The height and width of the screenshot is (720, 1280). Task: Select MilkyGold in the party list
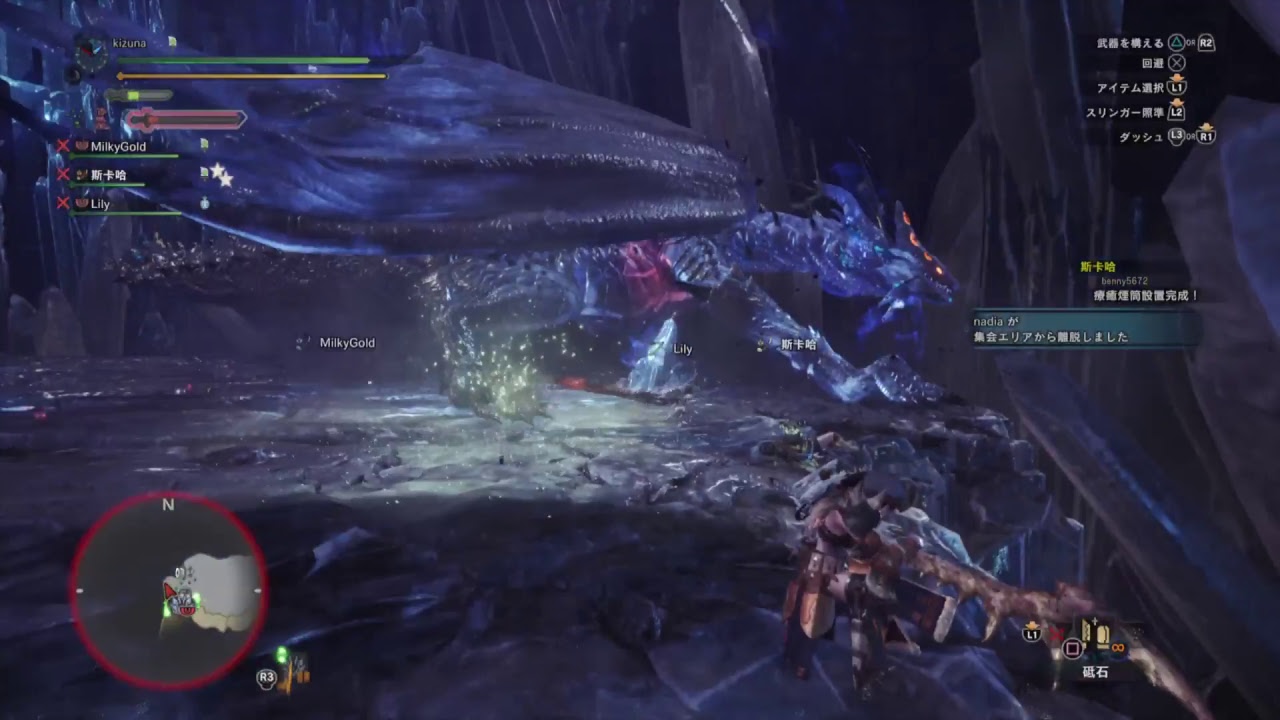pos(118,146)
